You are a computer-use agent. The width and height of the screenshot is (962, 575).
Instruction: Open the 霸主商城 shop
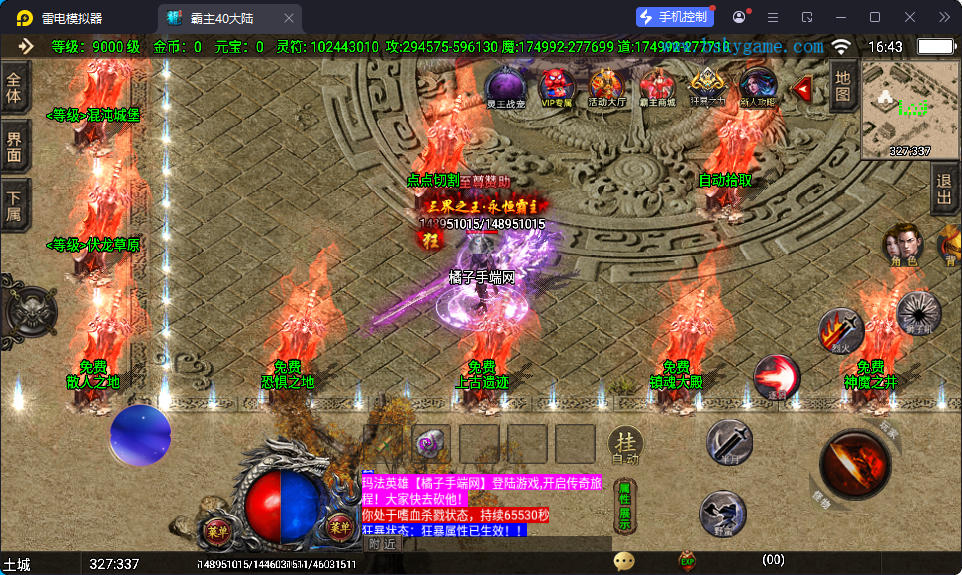pyautogui.click(x=657, y=86)
